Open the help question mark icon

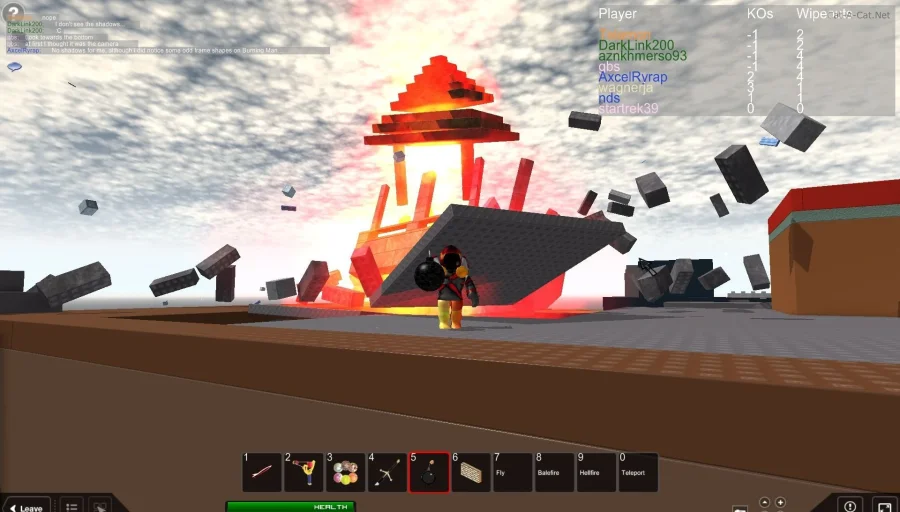point(14,14)
